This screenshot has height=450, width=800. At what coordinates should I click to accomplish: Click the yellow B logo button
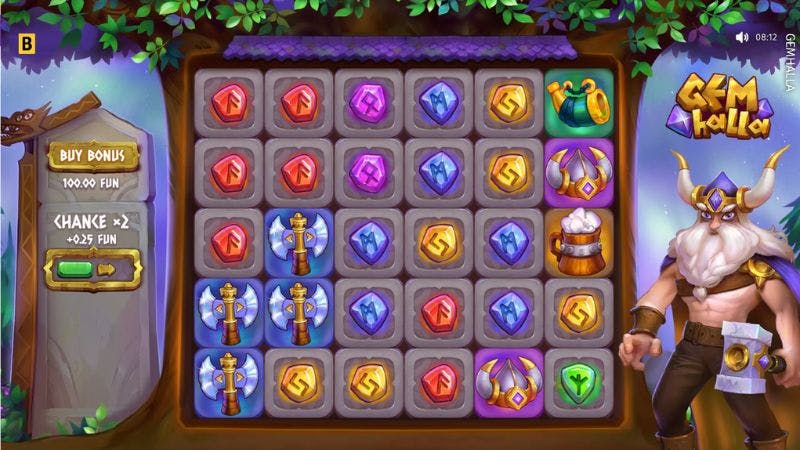[26, 43]
